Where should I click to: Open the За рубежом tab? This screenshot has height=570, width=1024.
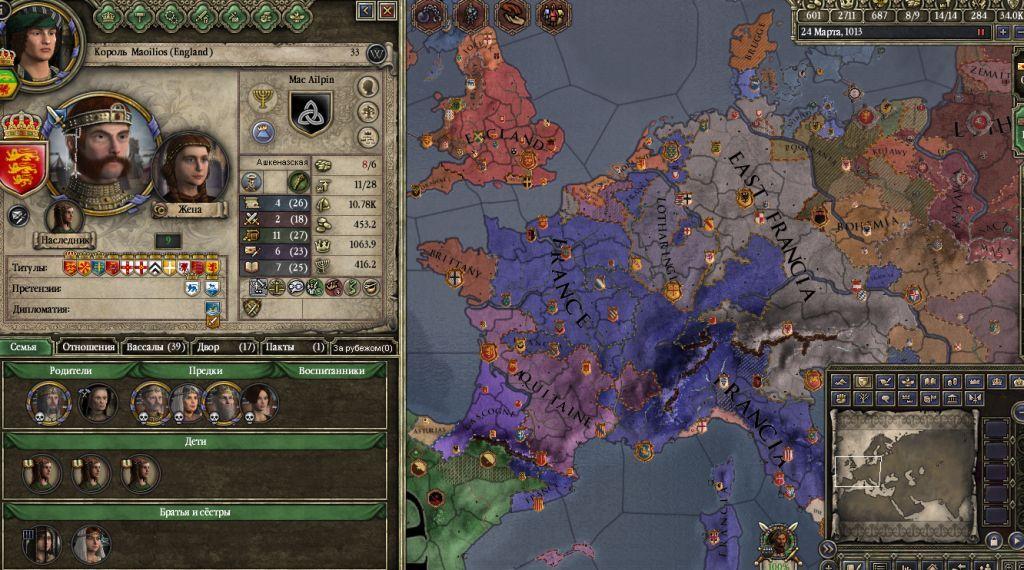click(363, 347)
